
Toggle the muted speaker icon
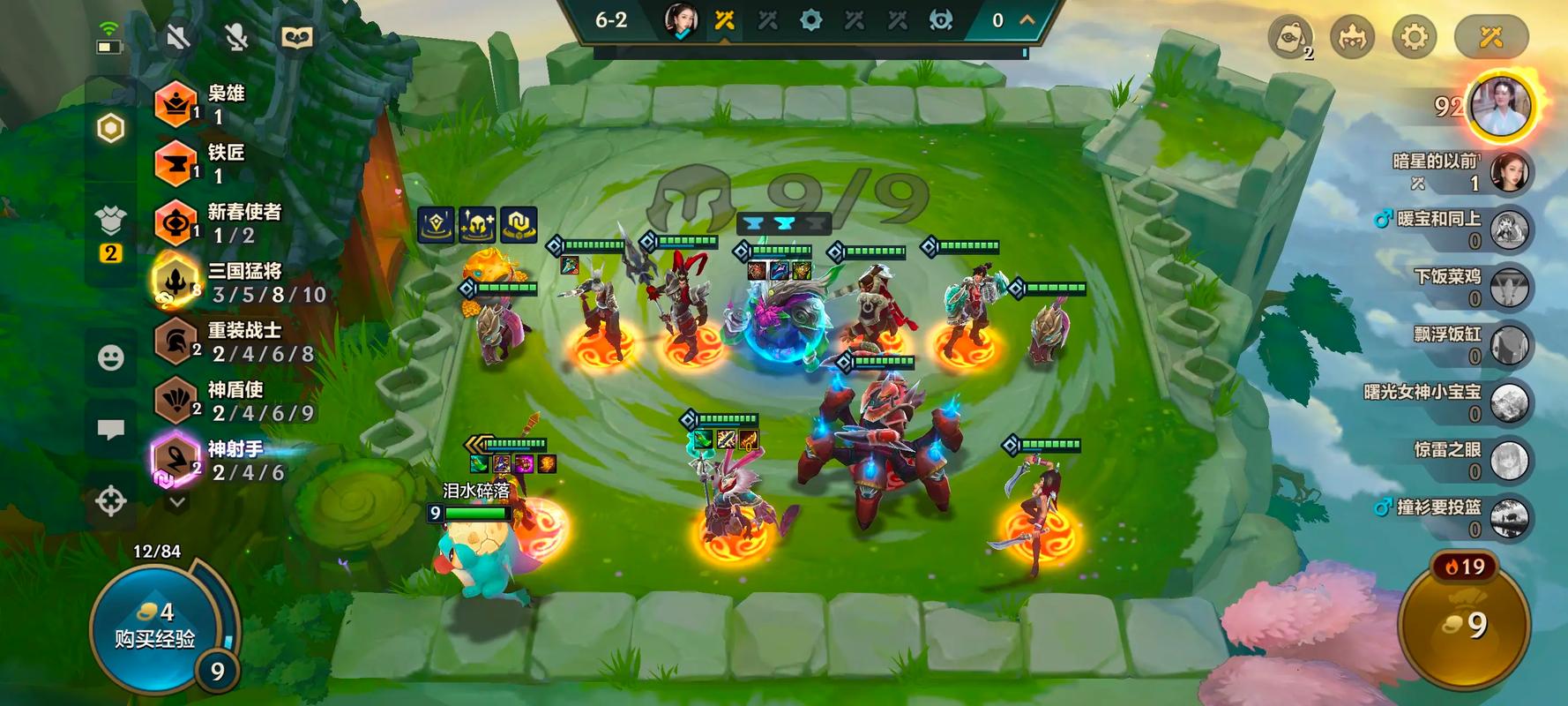[x=177, y=37]
